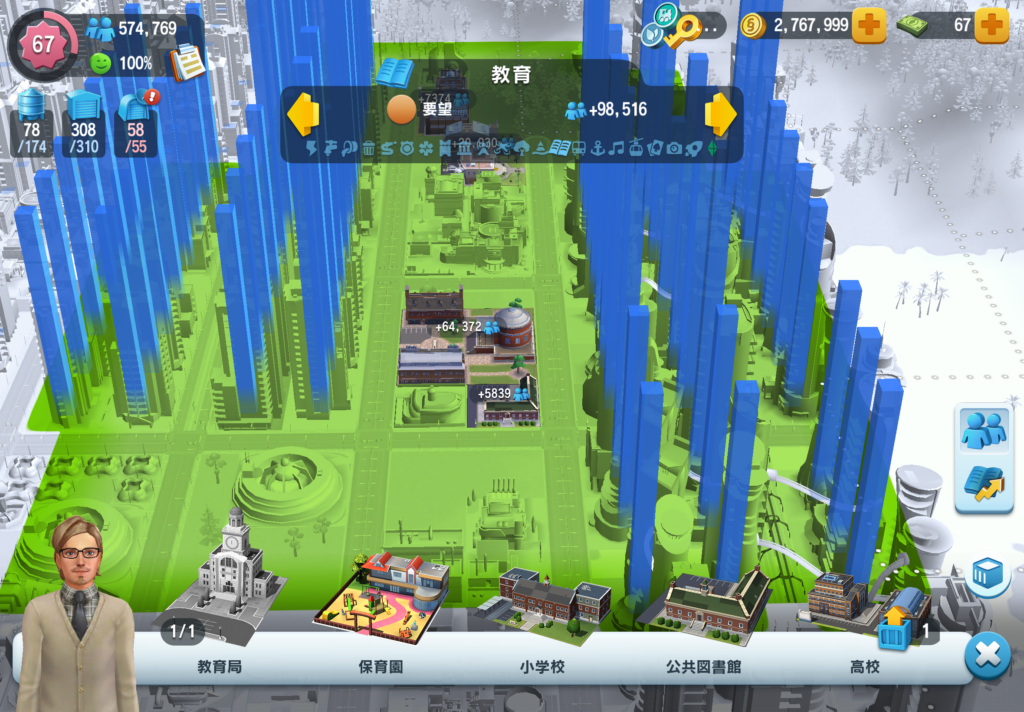The height and width of the screenshot is (712, 1024).
Task: Go to the next service category arrow
Action: point(720,113)
